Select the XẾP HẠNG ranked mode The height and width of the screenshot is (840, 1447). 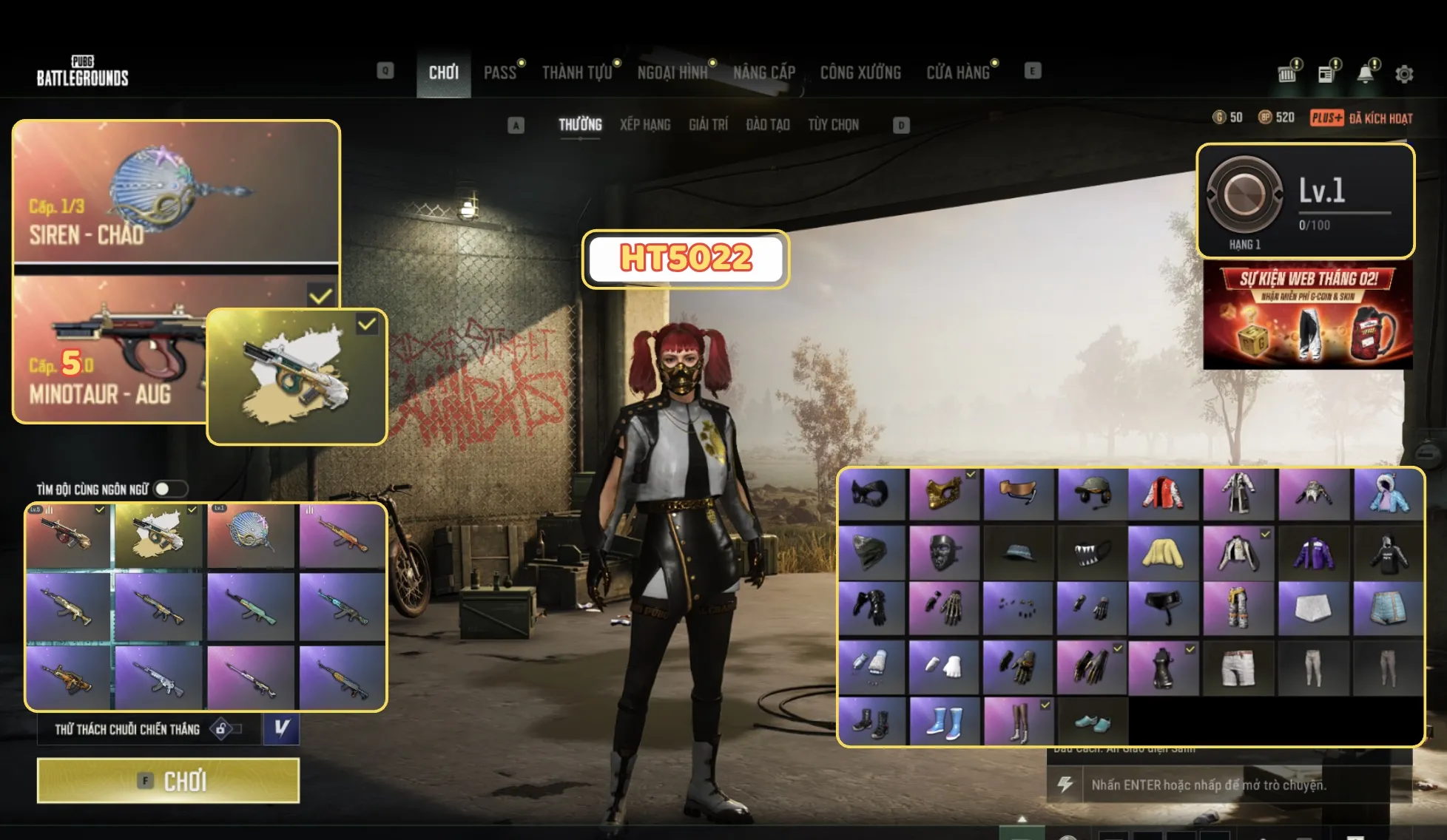(x=645, y=125)
